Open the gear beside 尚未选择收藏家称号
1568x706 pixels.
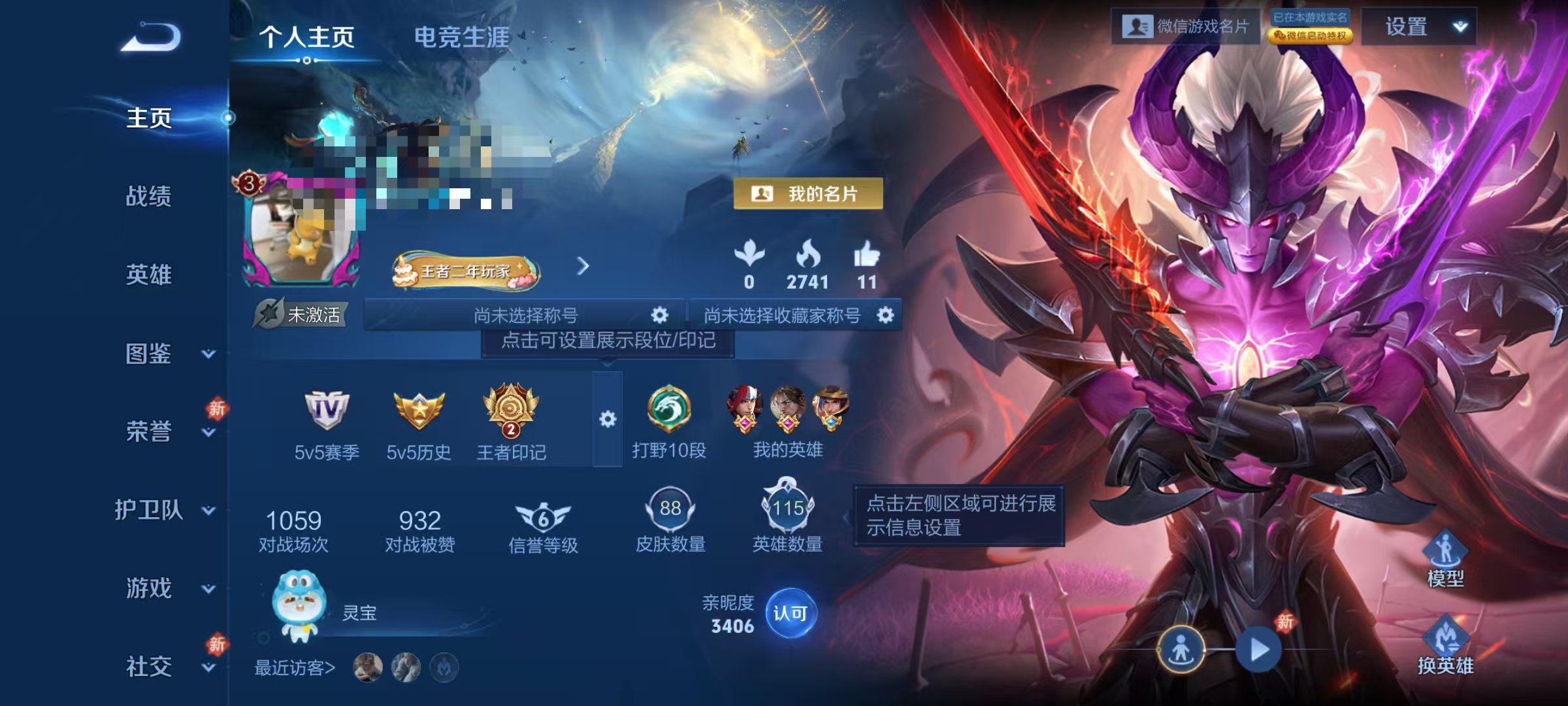886,314
